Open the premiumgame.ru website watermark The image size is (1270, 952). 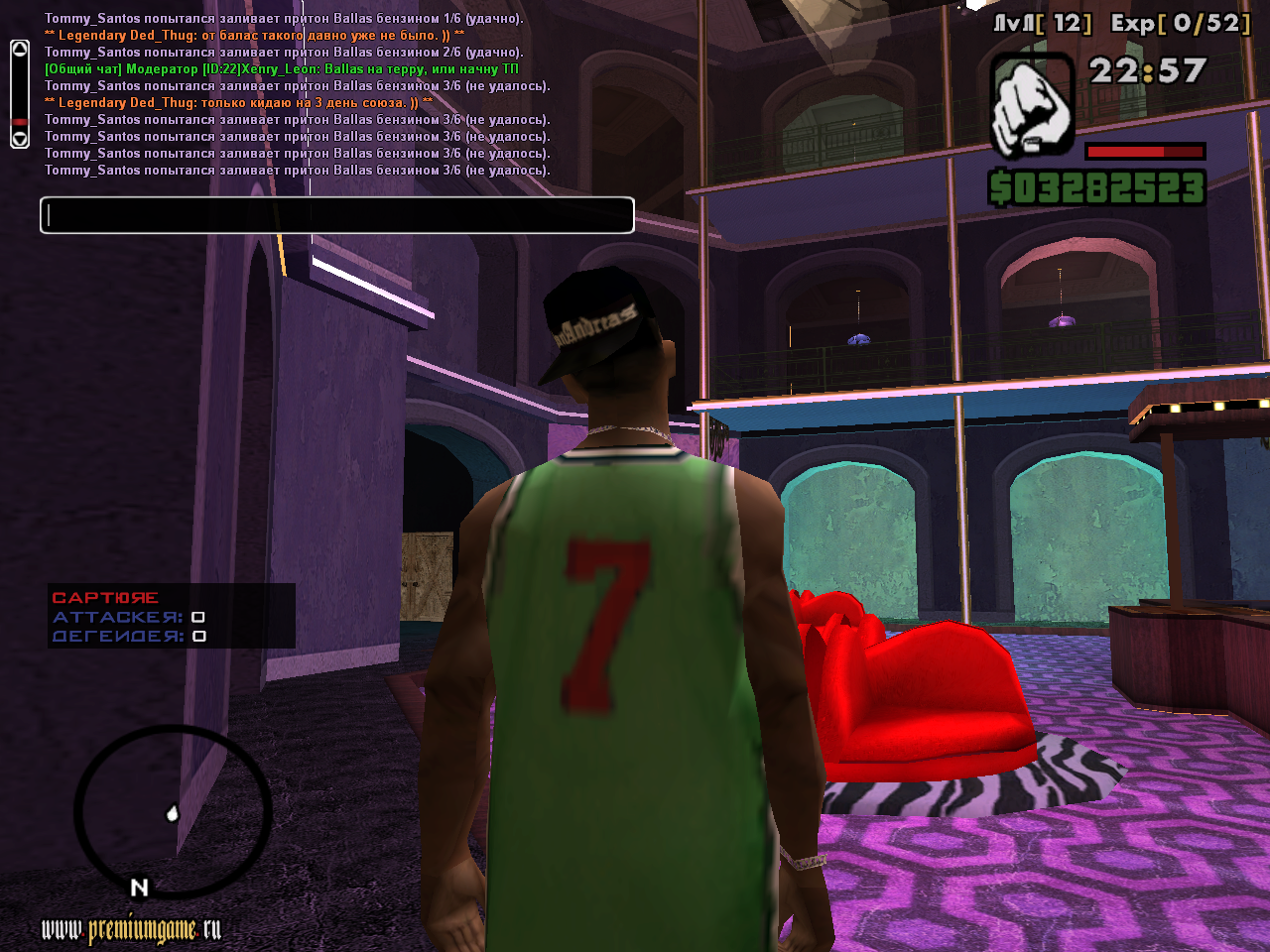point(131,929)
